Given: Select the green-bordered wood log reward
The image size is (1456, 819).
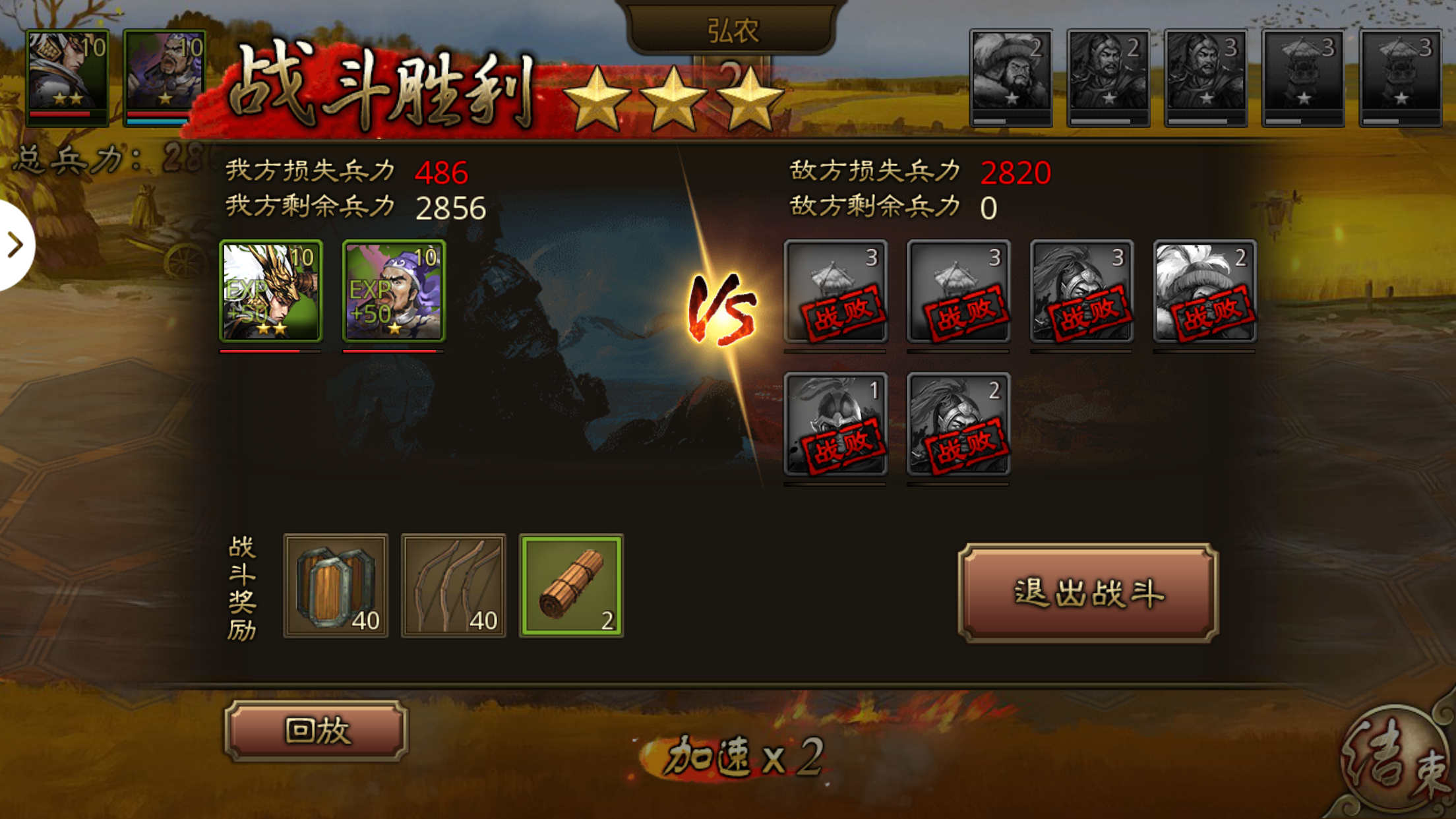Looking at the screenshot, I should [x=572, y=586].
